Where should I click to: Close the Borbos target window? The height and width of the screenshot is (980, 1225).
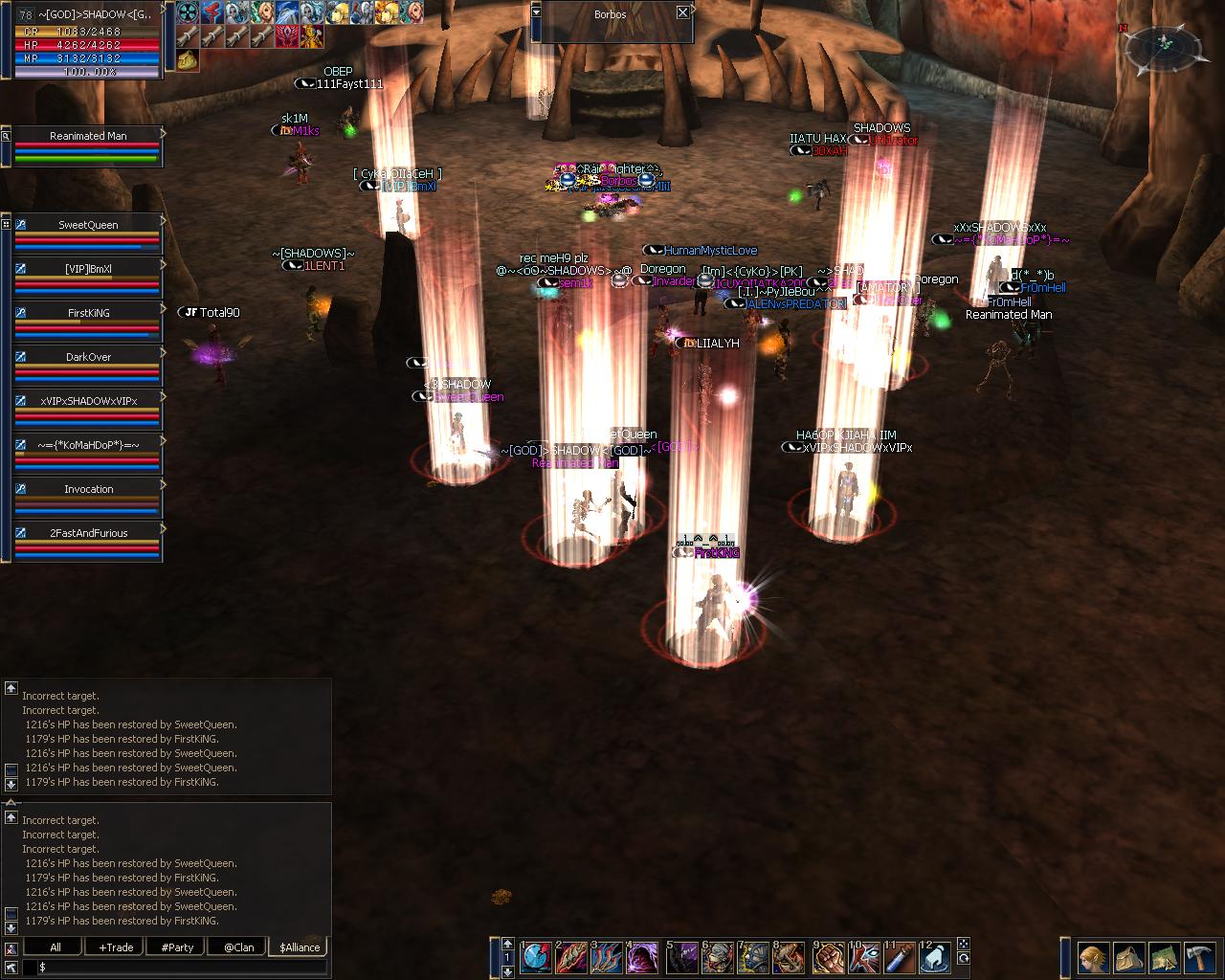[682, 12]
